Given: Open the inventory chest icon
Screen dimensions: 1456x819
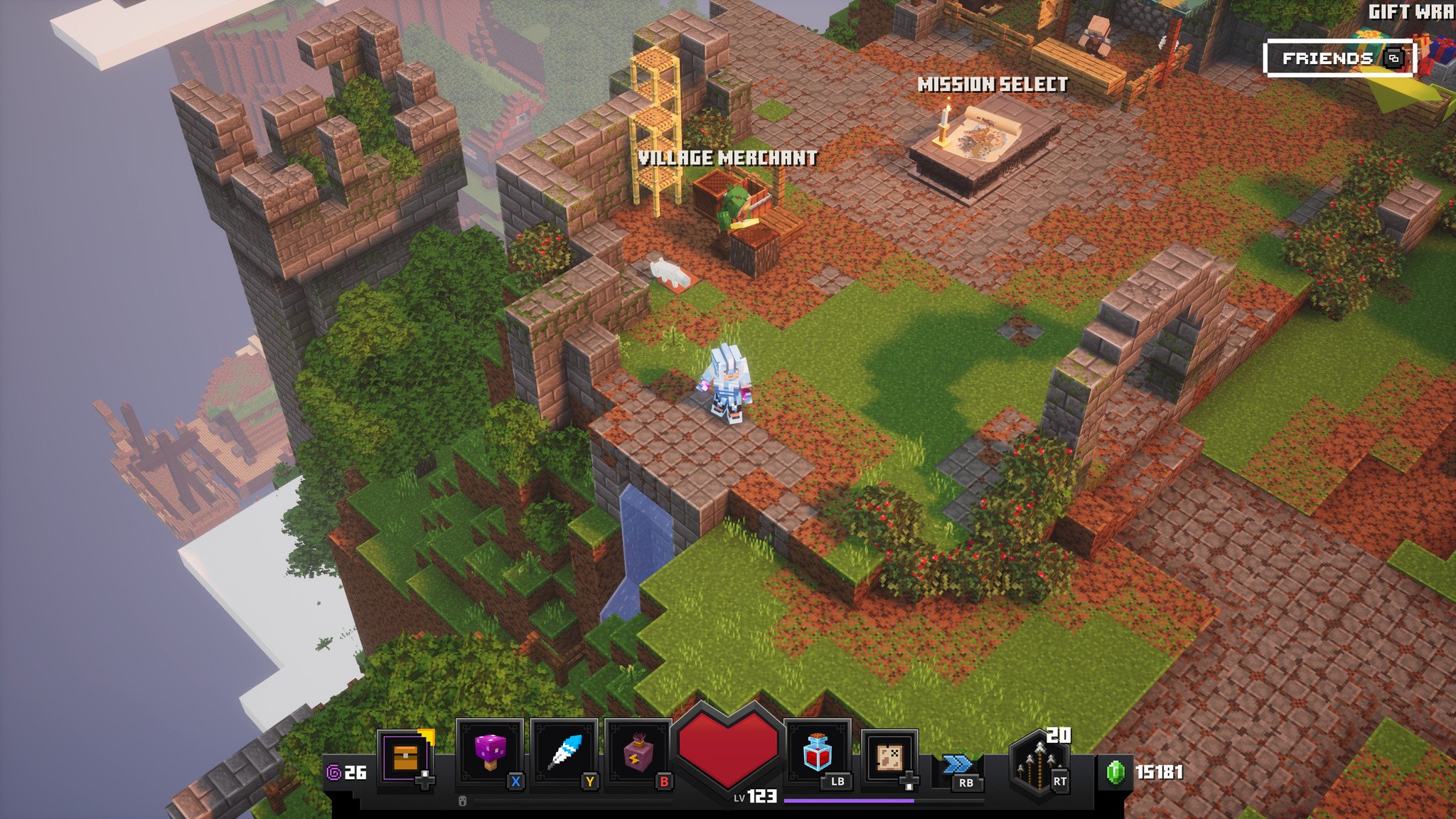Looking at the screenshot, I should (x=405, y=754).
